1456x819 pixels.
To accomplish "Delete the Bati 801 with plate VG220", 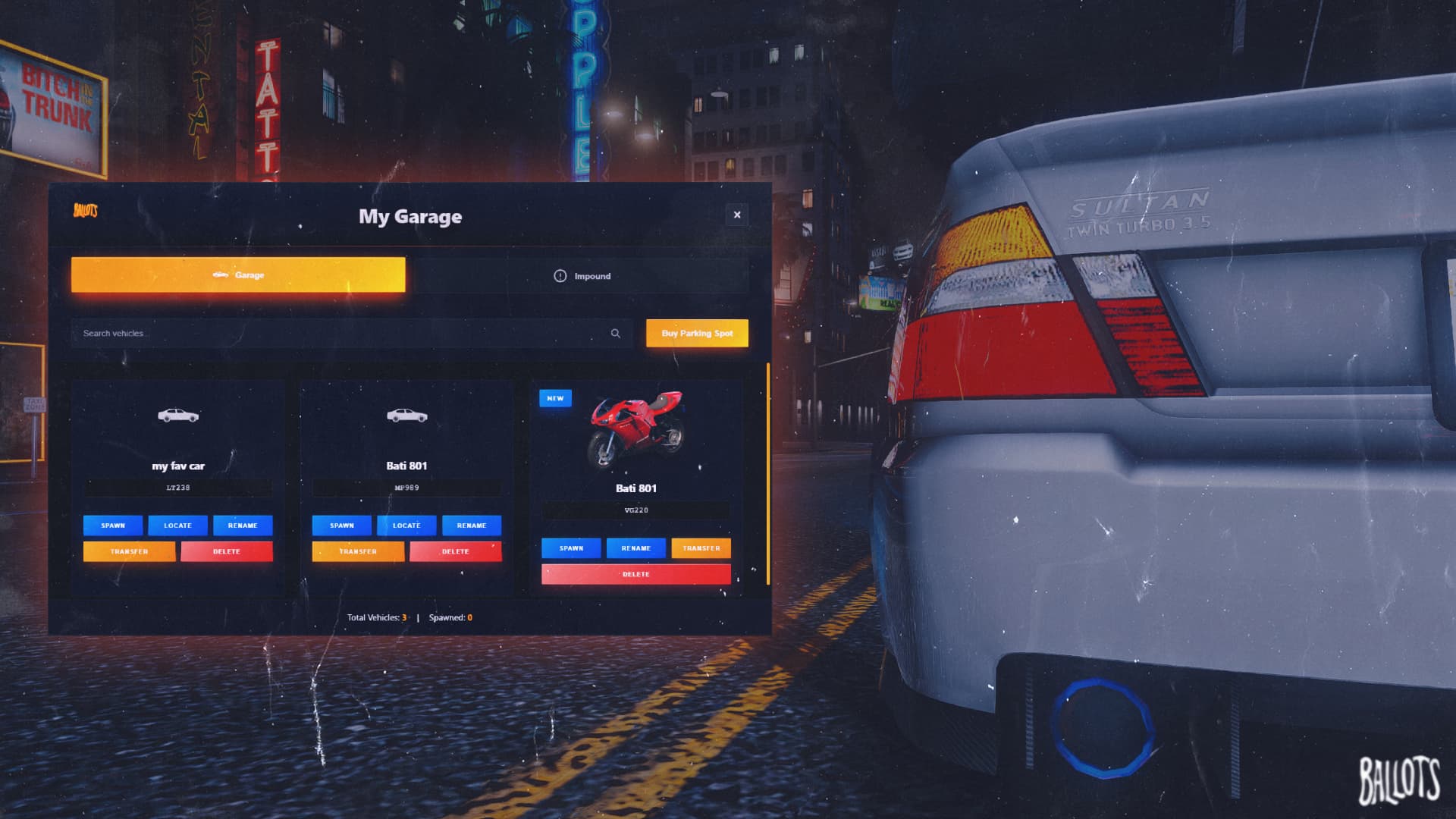I will pyautogui.click(x=636, y=574).
